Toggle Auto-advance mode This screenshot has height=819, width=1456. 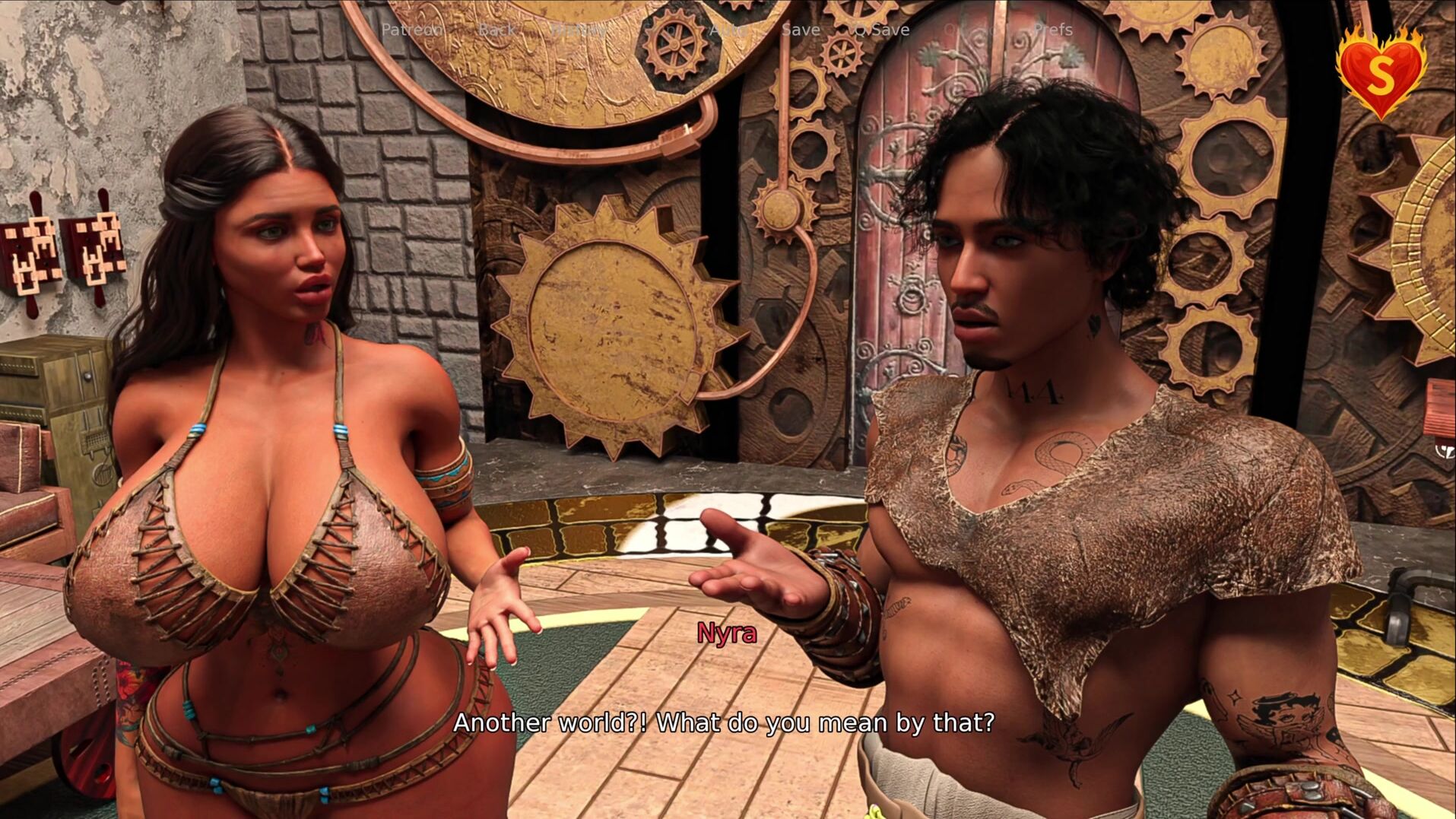[727, 30]
